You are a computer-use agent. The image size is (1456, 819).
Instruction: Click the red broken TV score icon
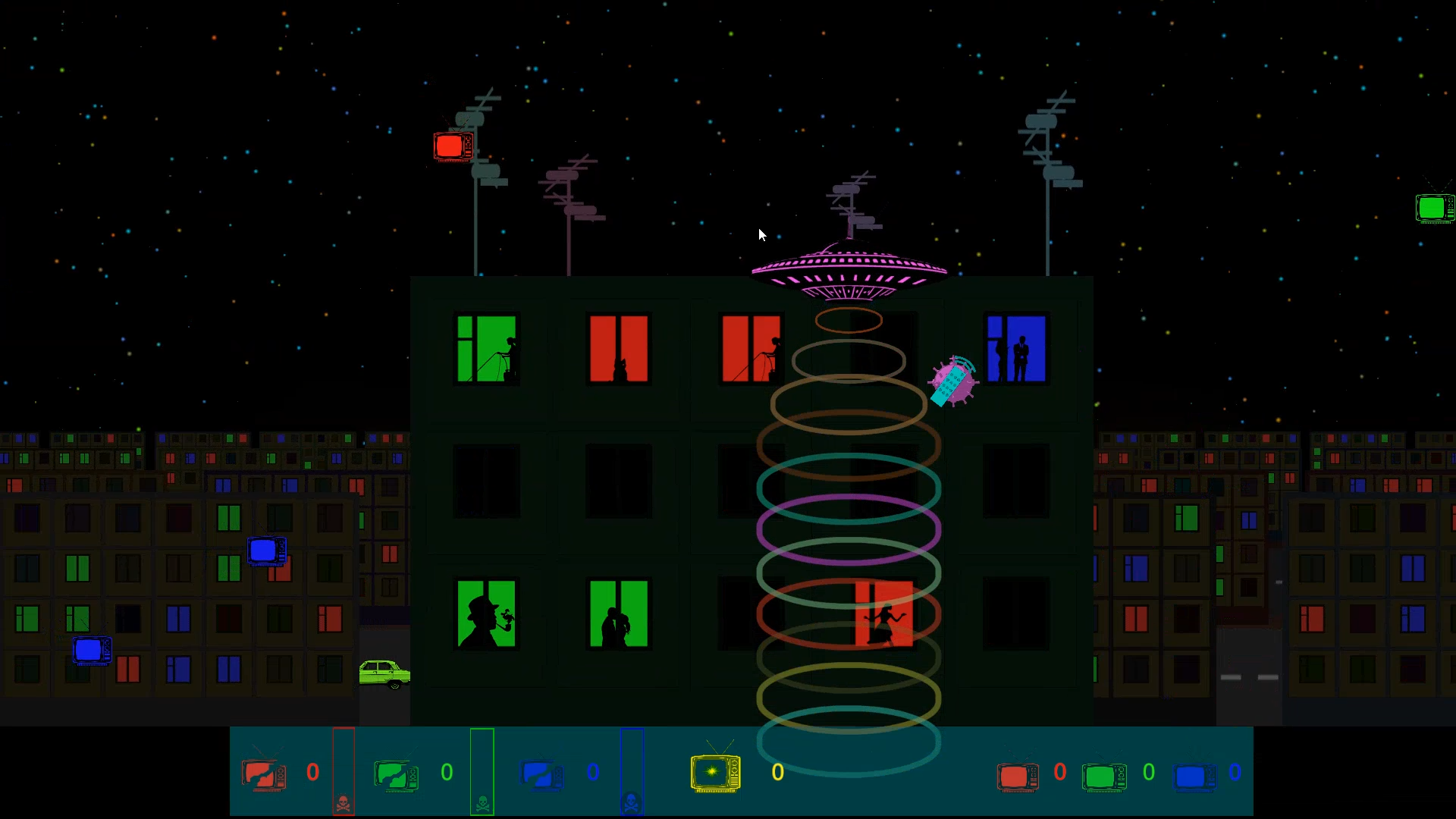262,772
